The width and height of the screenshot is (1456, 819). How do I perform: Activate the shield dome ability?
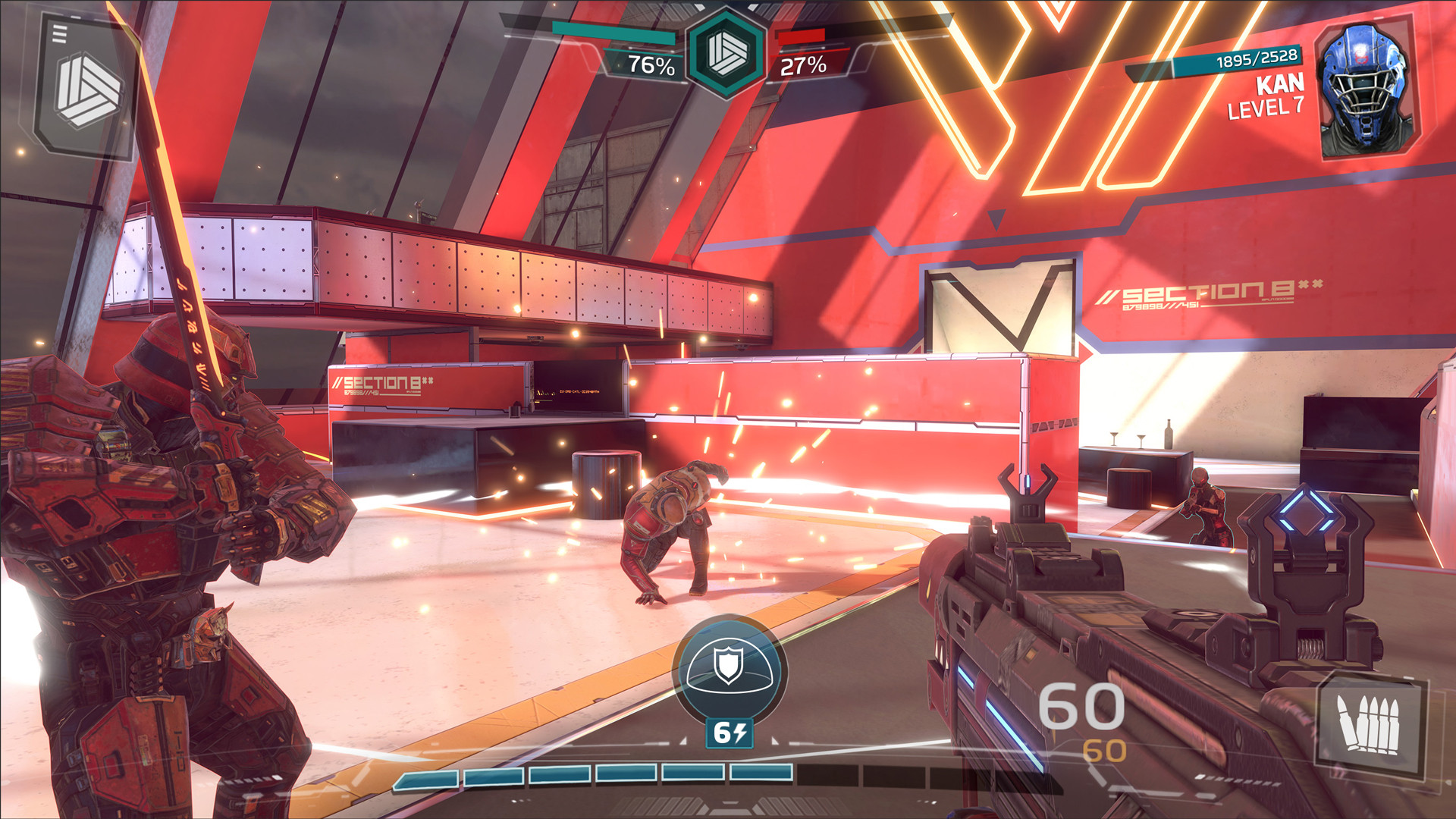[729, 667]
